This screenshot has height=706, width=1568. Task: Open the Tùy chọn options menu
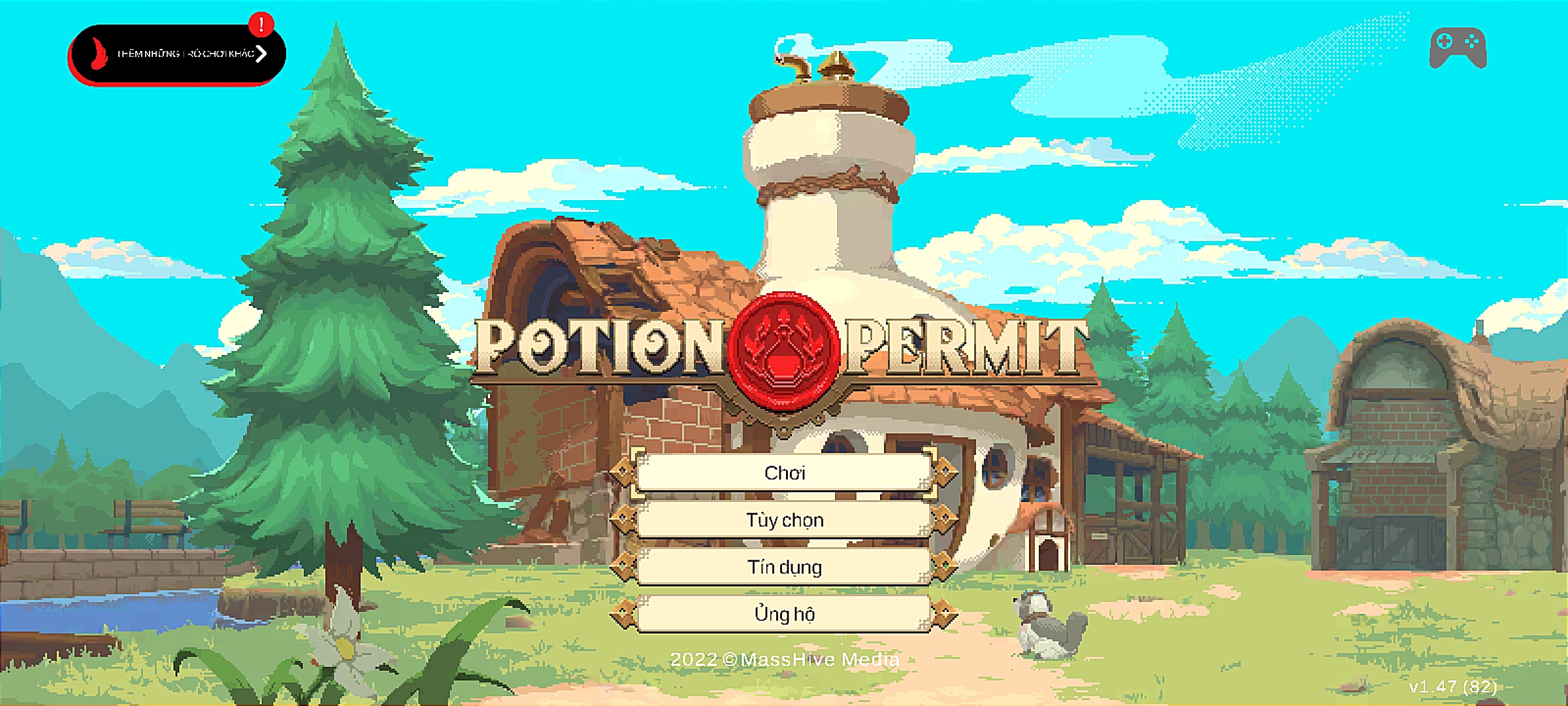784,520
